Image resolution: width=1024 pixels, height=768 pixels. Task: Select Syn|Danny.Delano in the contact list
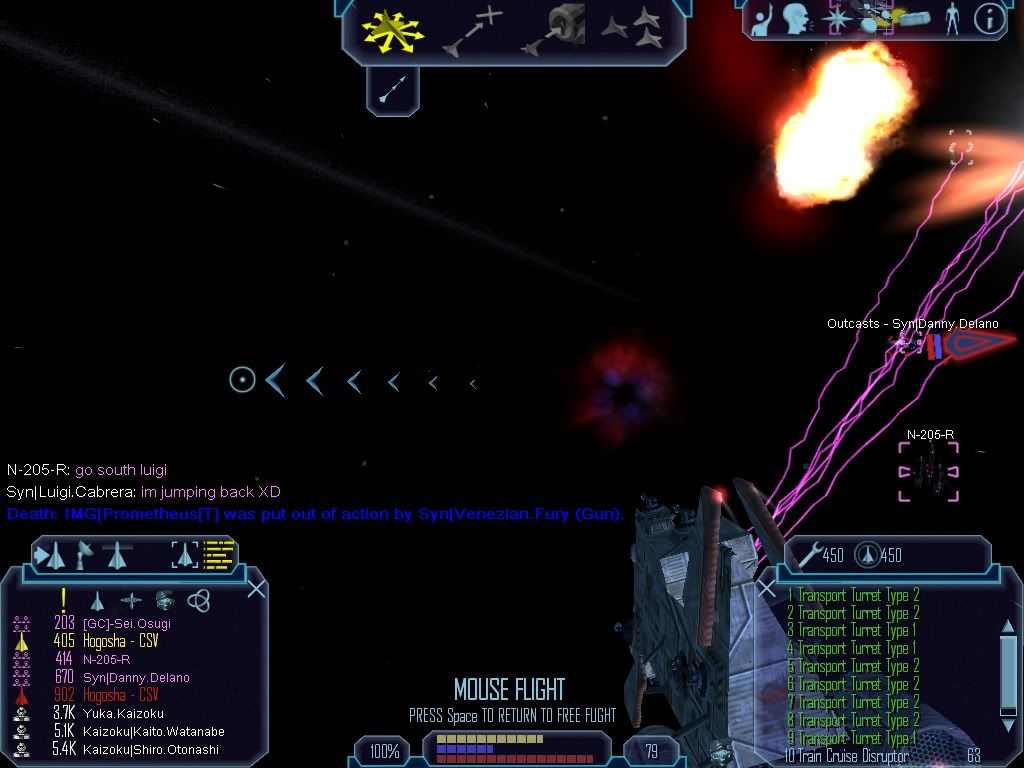[x=138, y=677]
